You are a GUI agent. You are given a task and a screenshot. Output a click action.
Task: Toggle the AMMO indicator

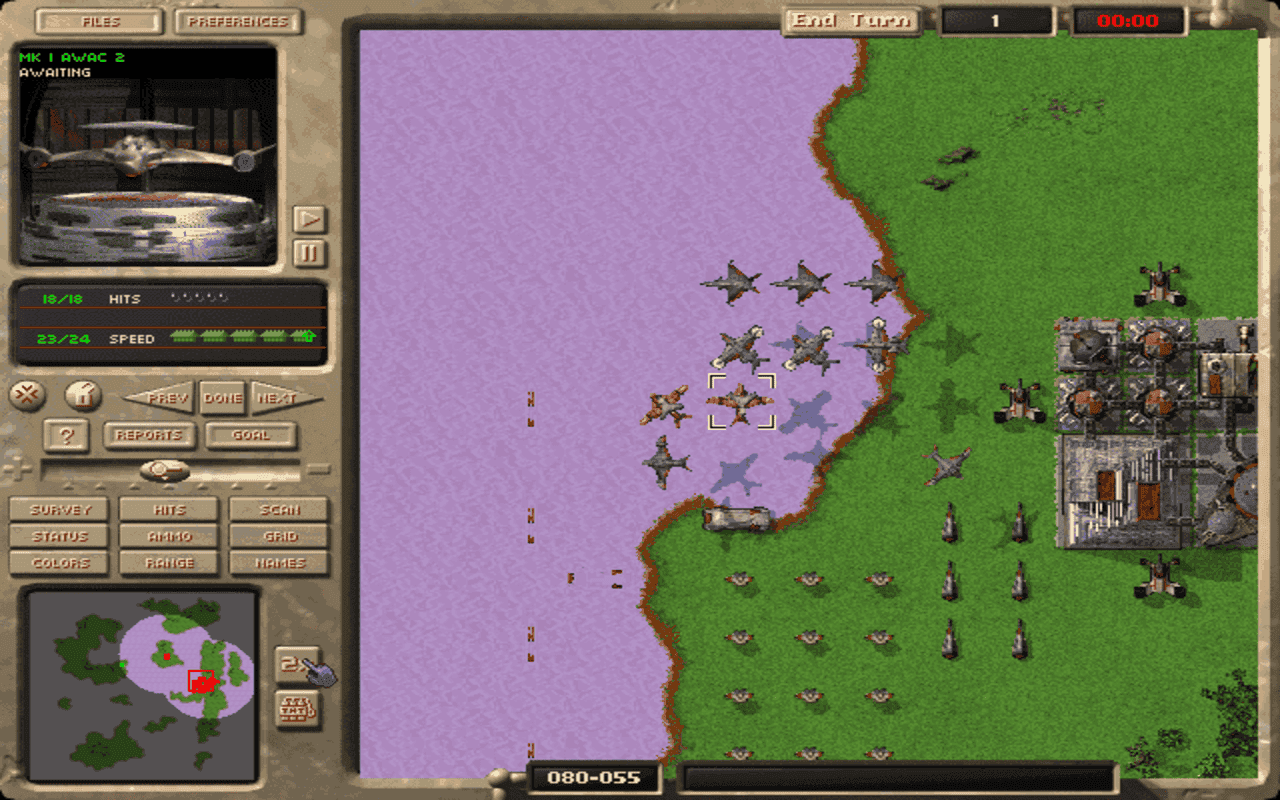coord(168,536)
